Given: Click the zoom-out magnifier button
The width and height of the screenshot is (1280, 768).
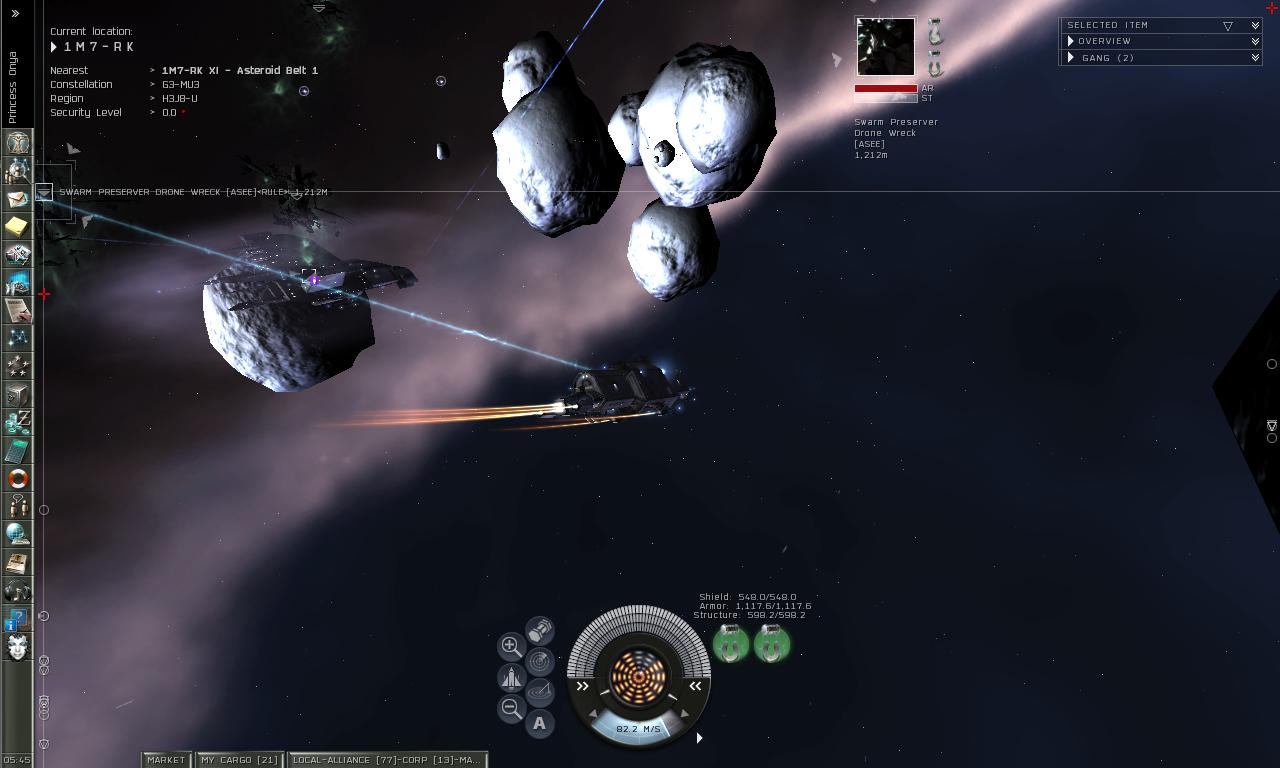Looking at the screenshot, I should (x=511, y=709).
